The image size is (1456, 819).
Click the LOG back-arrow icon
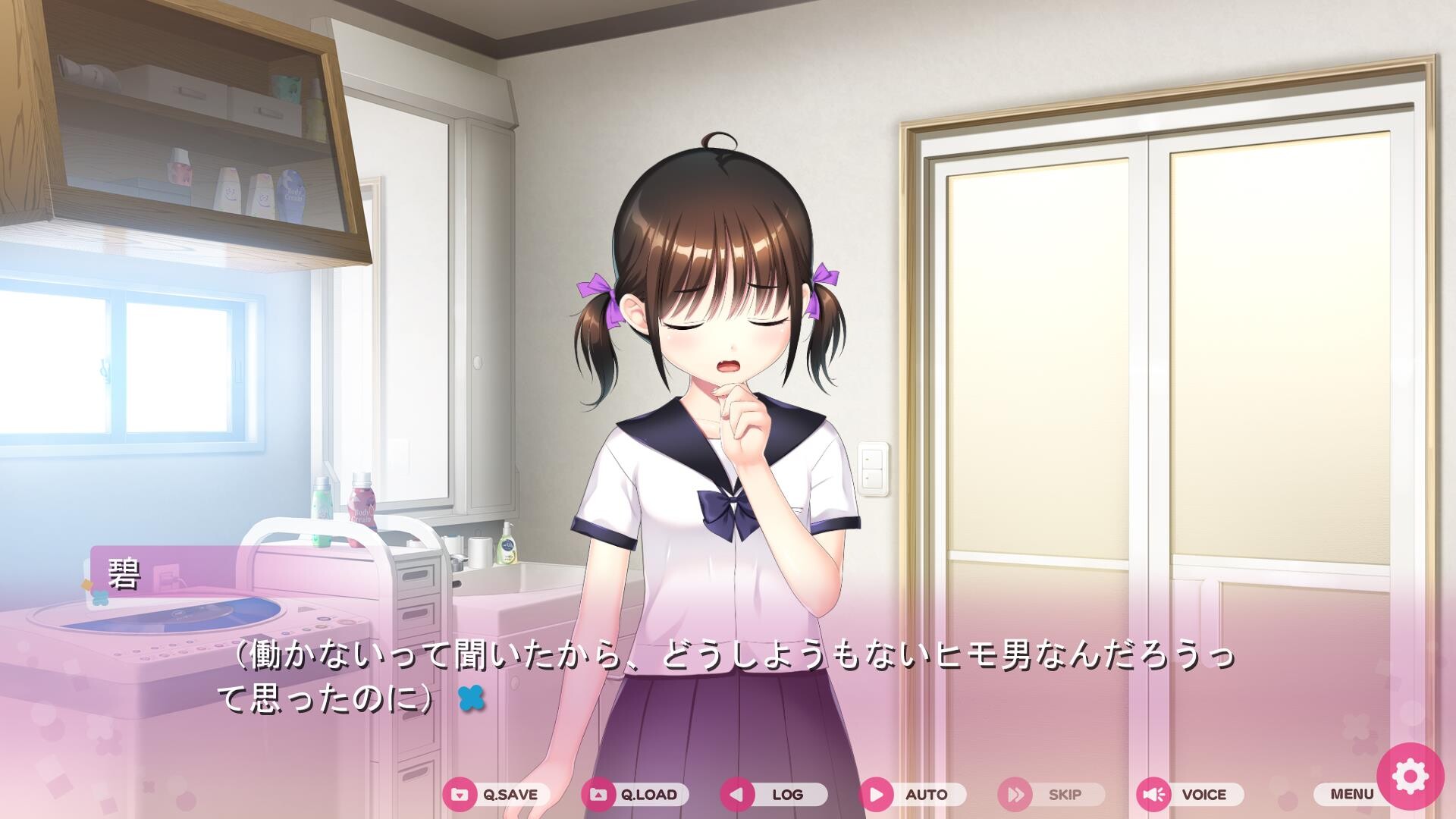coord(737,795)
